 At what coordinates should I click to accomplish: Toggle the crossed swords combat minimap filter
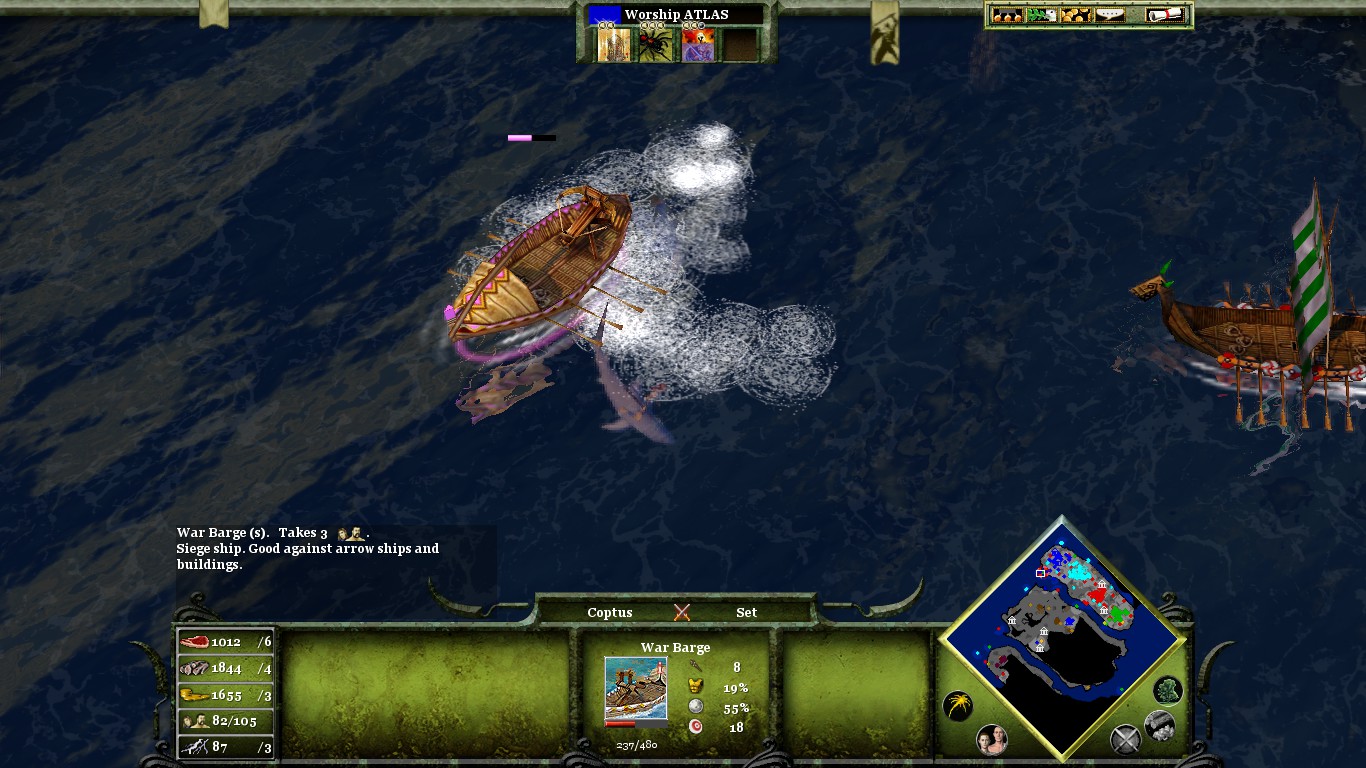pyautogui.click(x=1125, y=739)
